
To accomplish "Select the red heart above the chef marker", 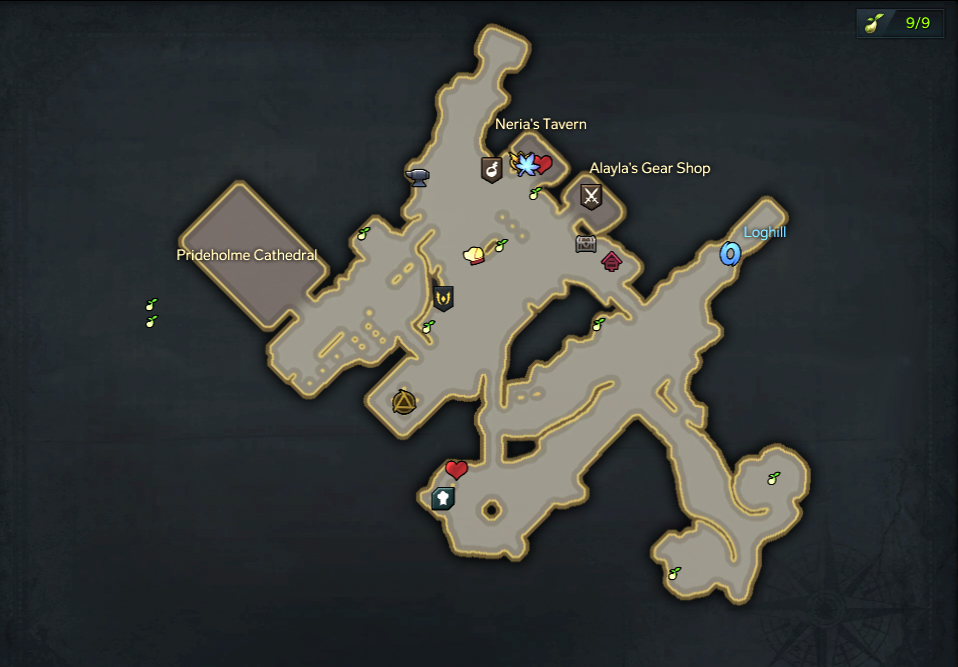I will click(456, 470).
